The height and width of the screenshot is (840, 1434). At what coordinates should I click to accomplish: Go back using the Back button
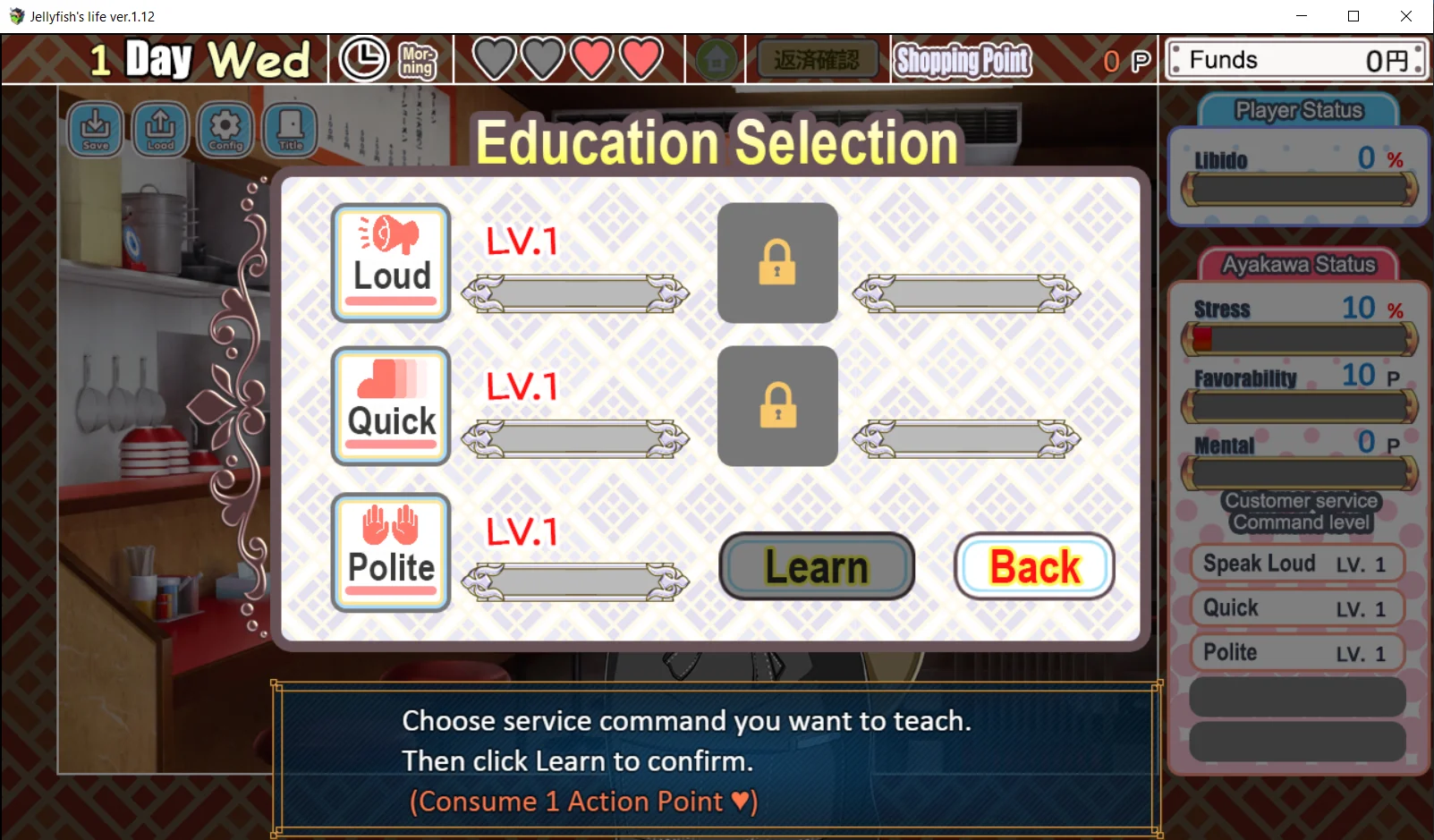(1033, 566)
